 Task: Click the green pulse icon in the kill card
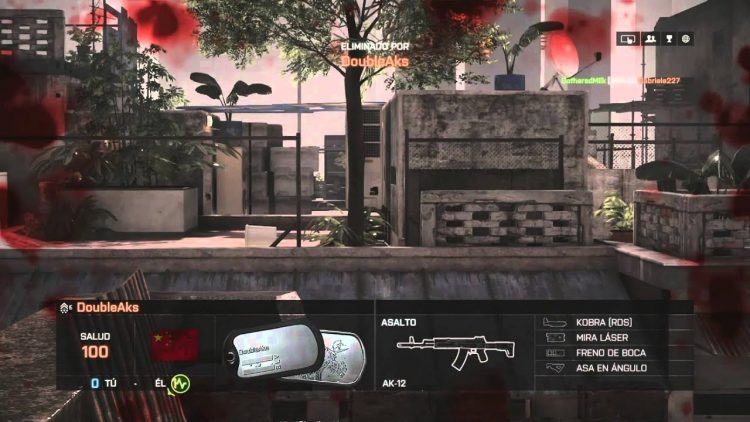click(x=179, y=384)
